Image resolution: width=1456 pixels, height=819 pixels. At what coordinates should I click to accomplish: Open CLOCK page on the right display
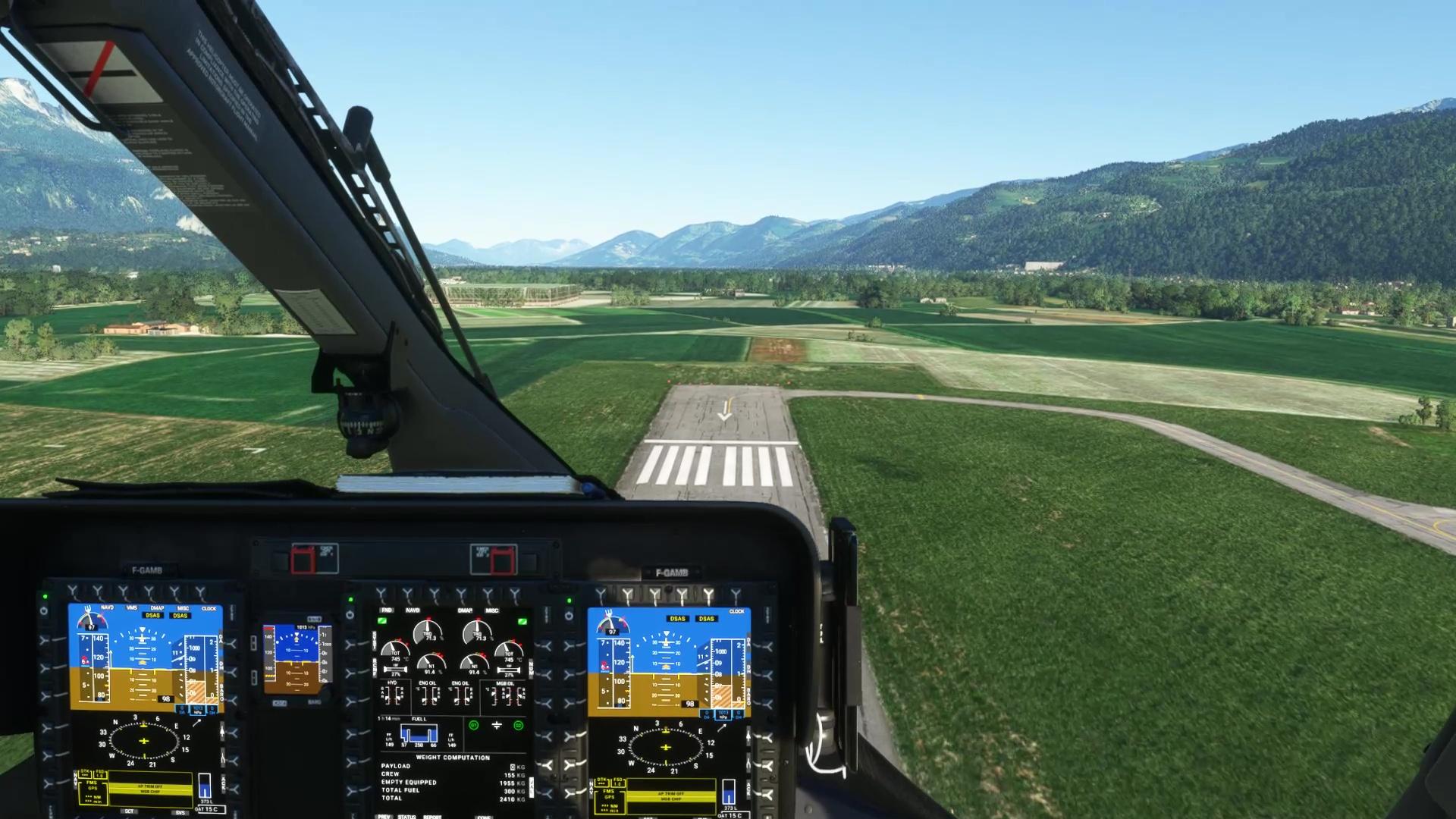734,595
